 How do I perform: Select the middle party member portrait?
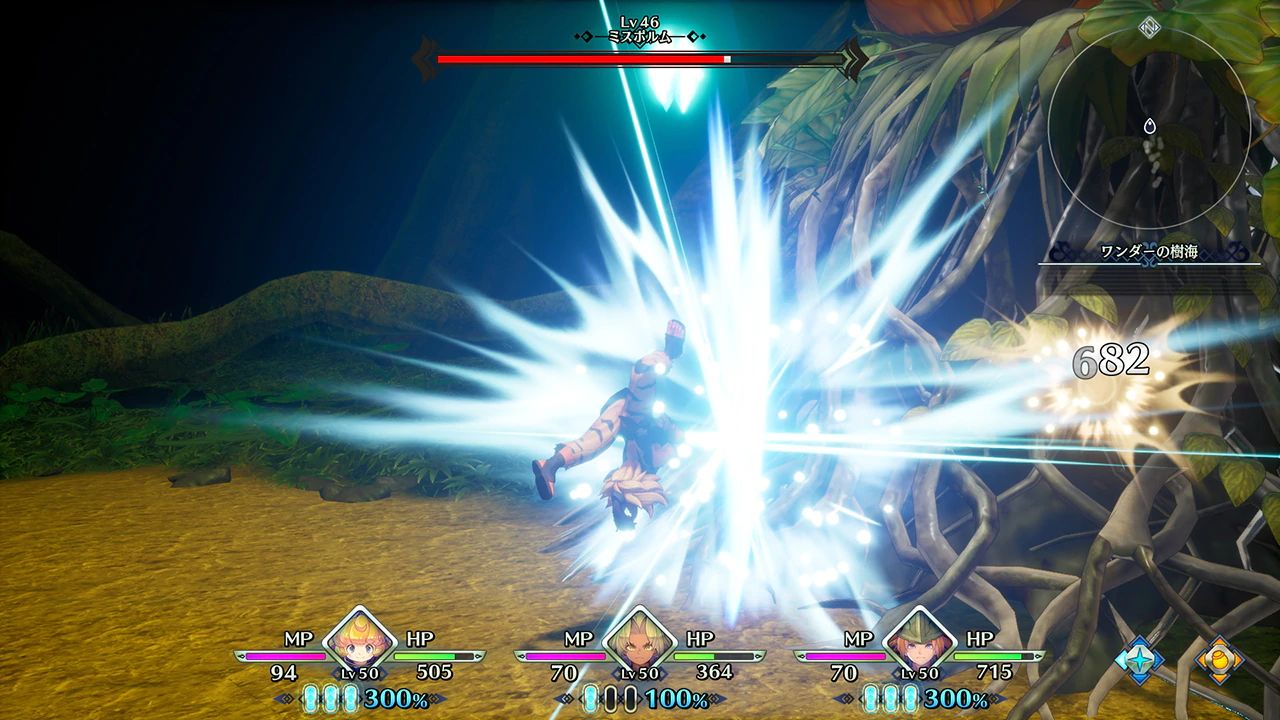click(639, 640)
